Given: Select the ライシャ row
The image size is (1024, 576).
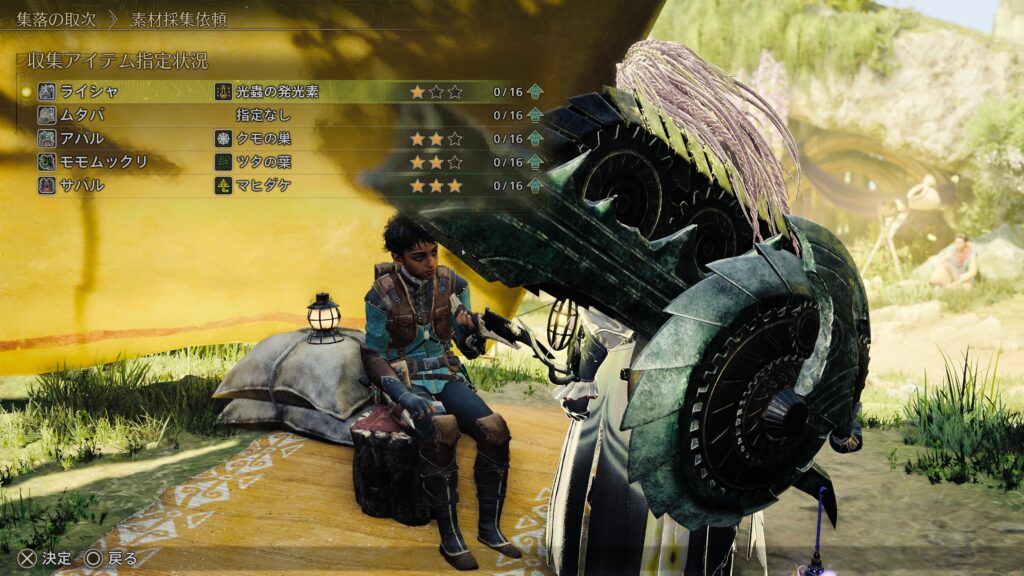Looking at the screenshot, I should (x=89, y=92).
